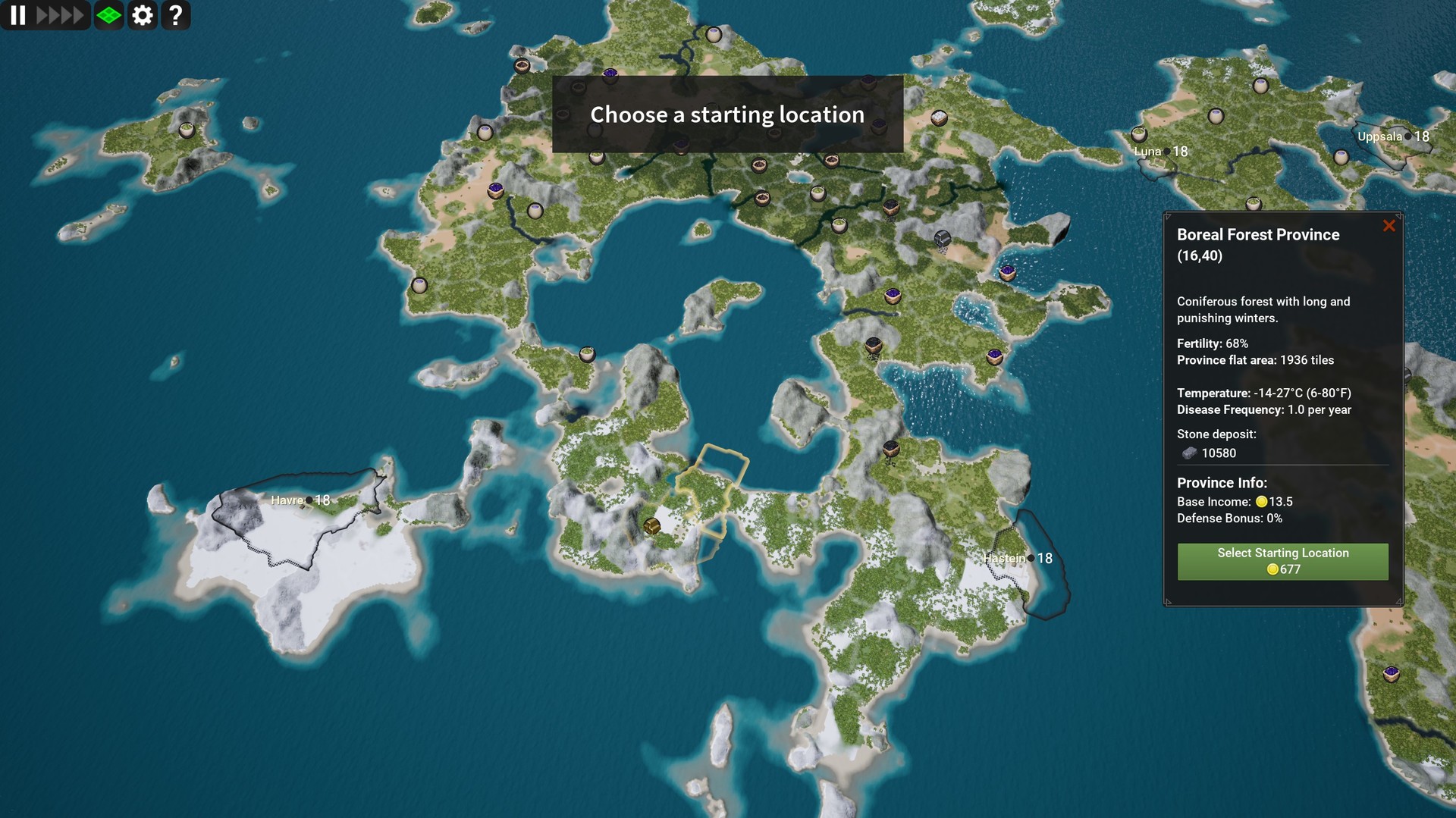The height and width of the screenshot is (818, 1456).
Task: Dismiss the Boreal Forest Province panel
Action: click(x=1389, y=225)
